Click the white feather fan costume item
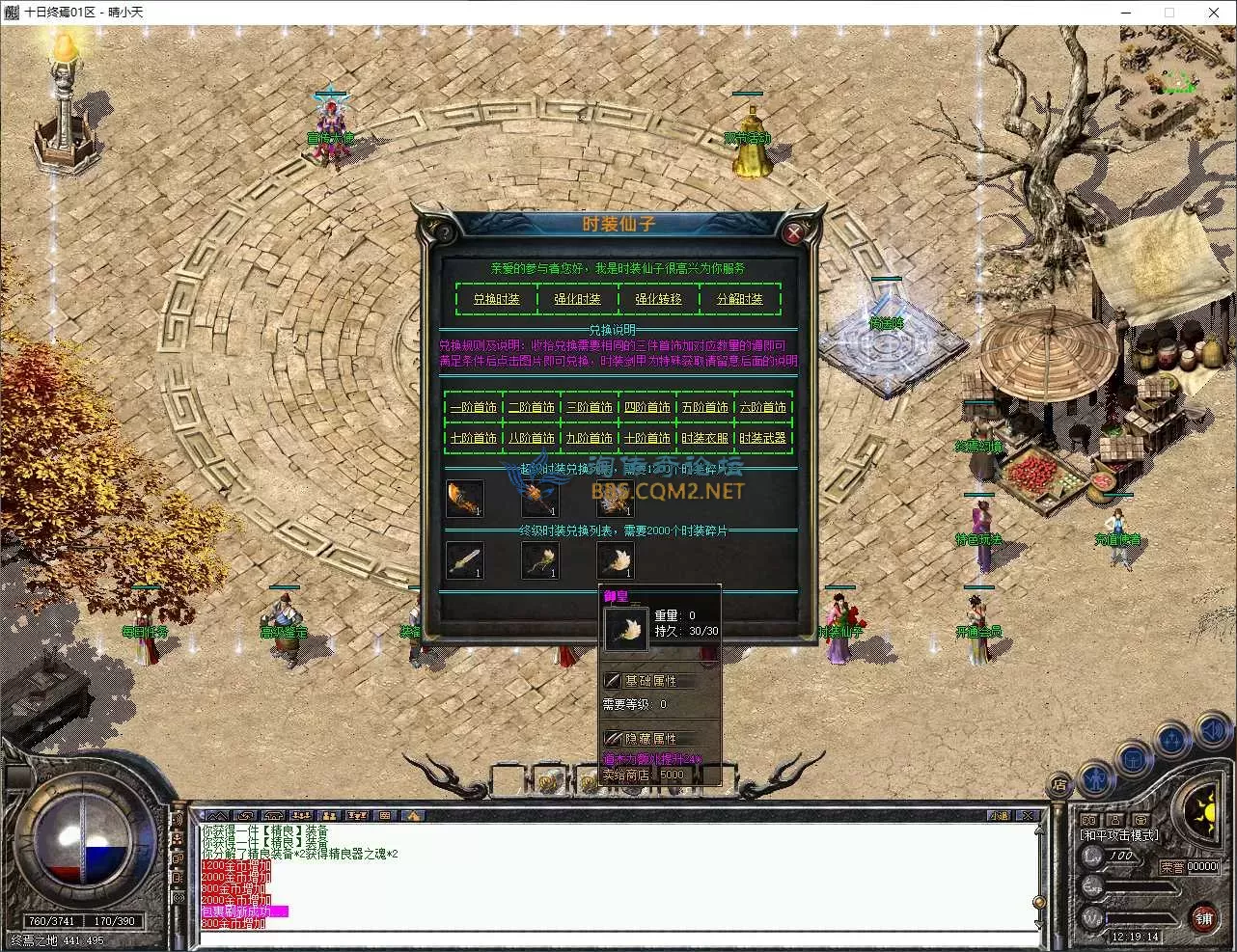 click(x=615, y=559)
